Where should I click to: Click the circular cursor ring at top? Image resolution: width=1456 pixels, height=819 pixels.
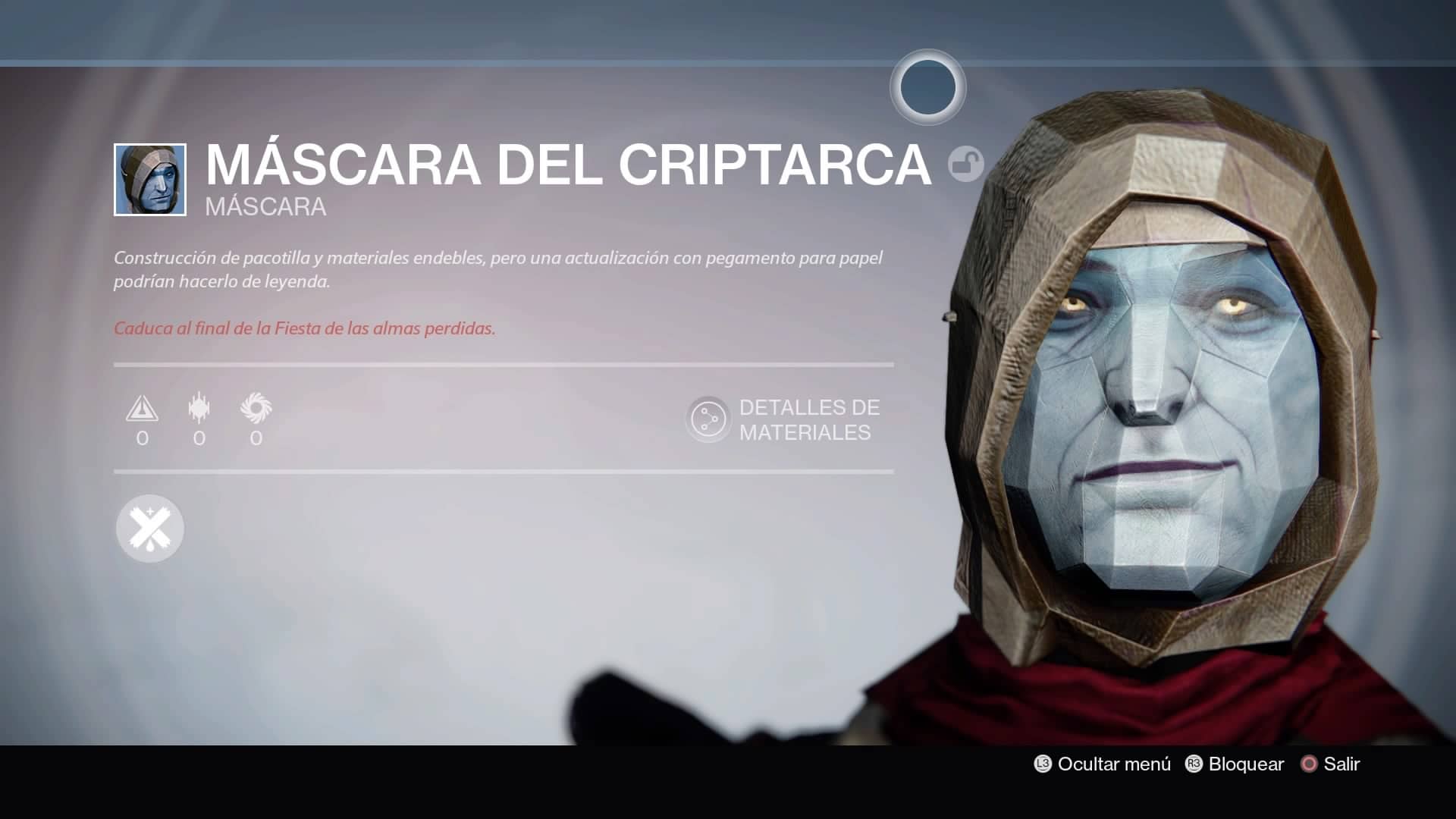point(927,87)
